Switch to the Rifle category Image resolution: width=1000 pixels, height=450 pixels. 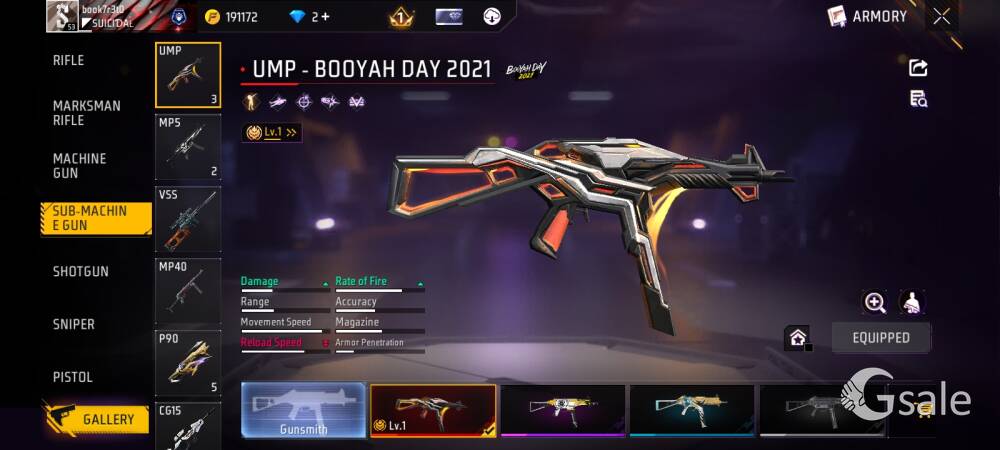point(69,61)
